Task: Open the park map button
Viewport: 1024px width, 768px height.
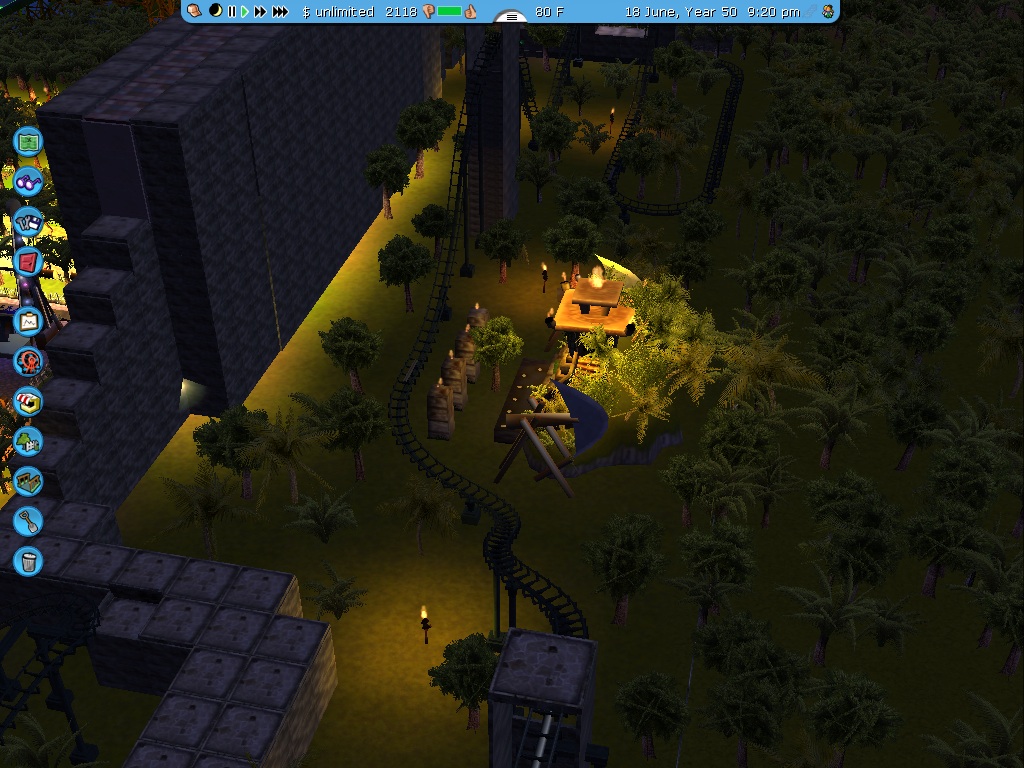Action: 28,141
